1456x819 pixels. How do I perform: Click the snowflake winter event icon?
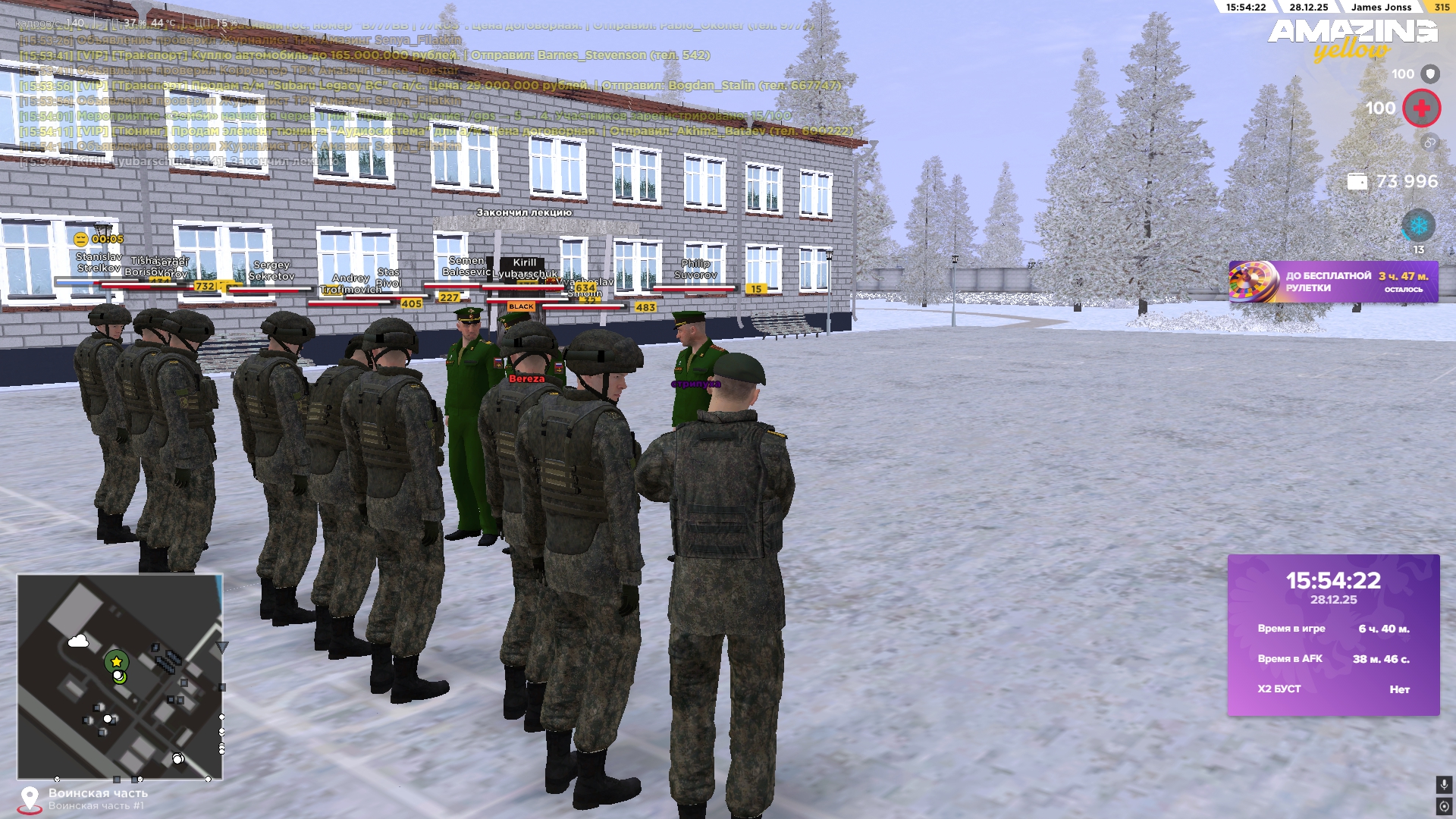tap(1418, 224)
